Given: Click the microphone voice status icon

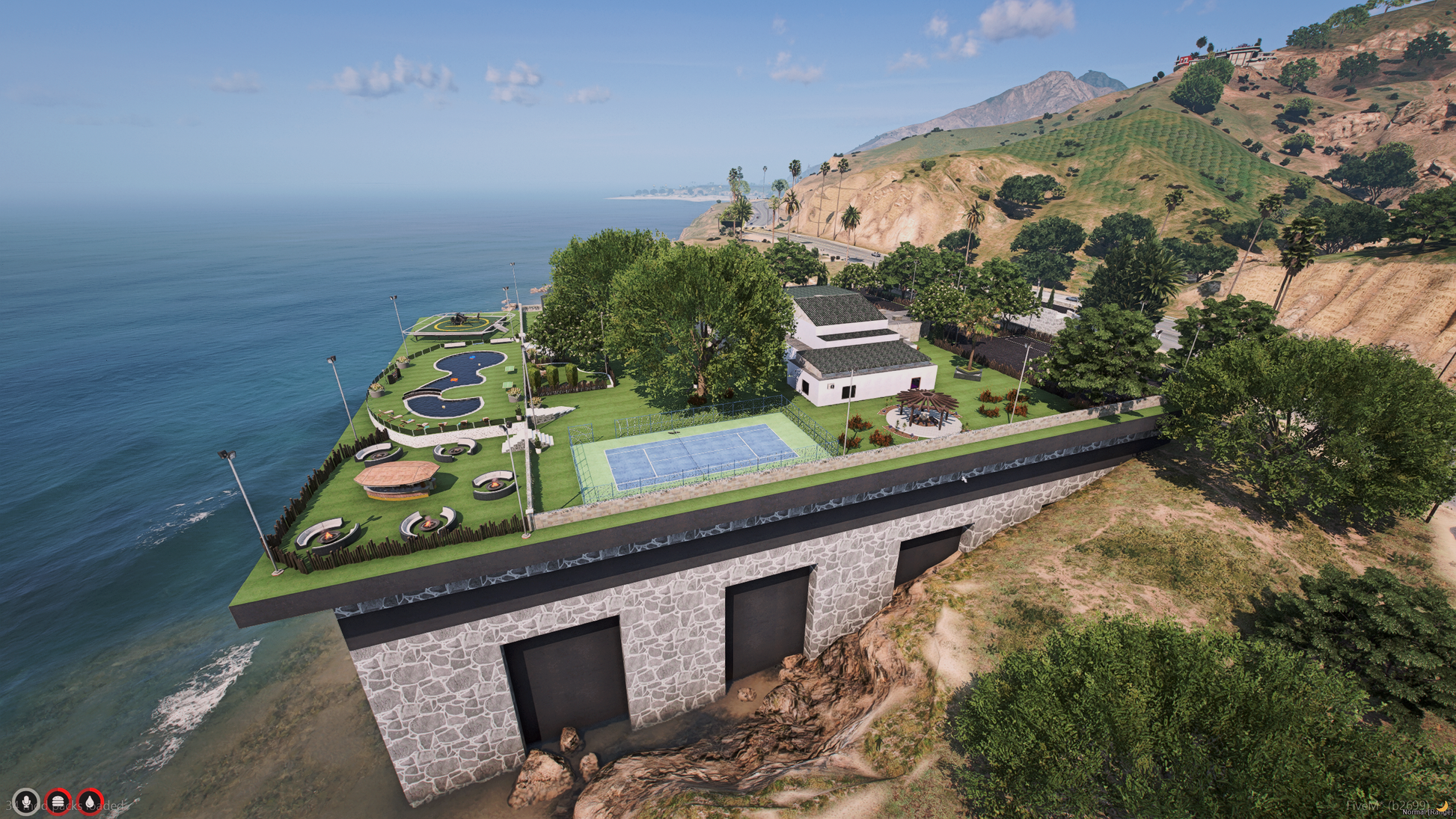Looking at the screenshot, I should point(26,802).
